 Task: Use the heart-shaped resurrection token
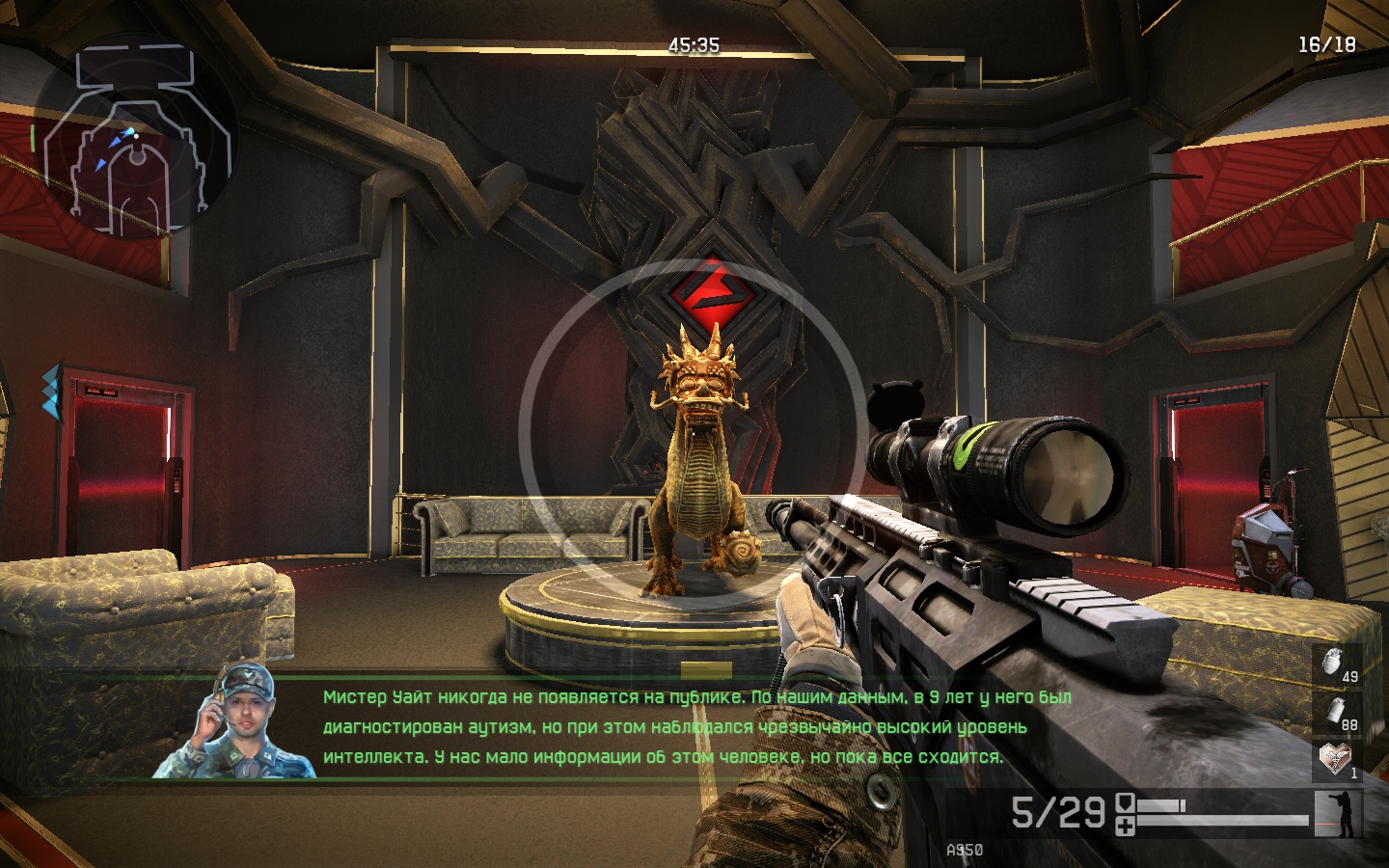[1336, 760]
